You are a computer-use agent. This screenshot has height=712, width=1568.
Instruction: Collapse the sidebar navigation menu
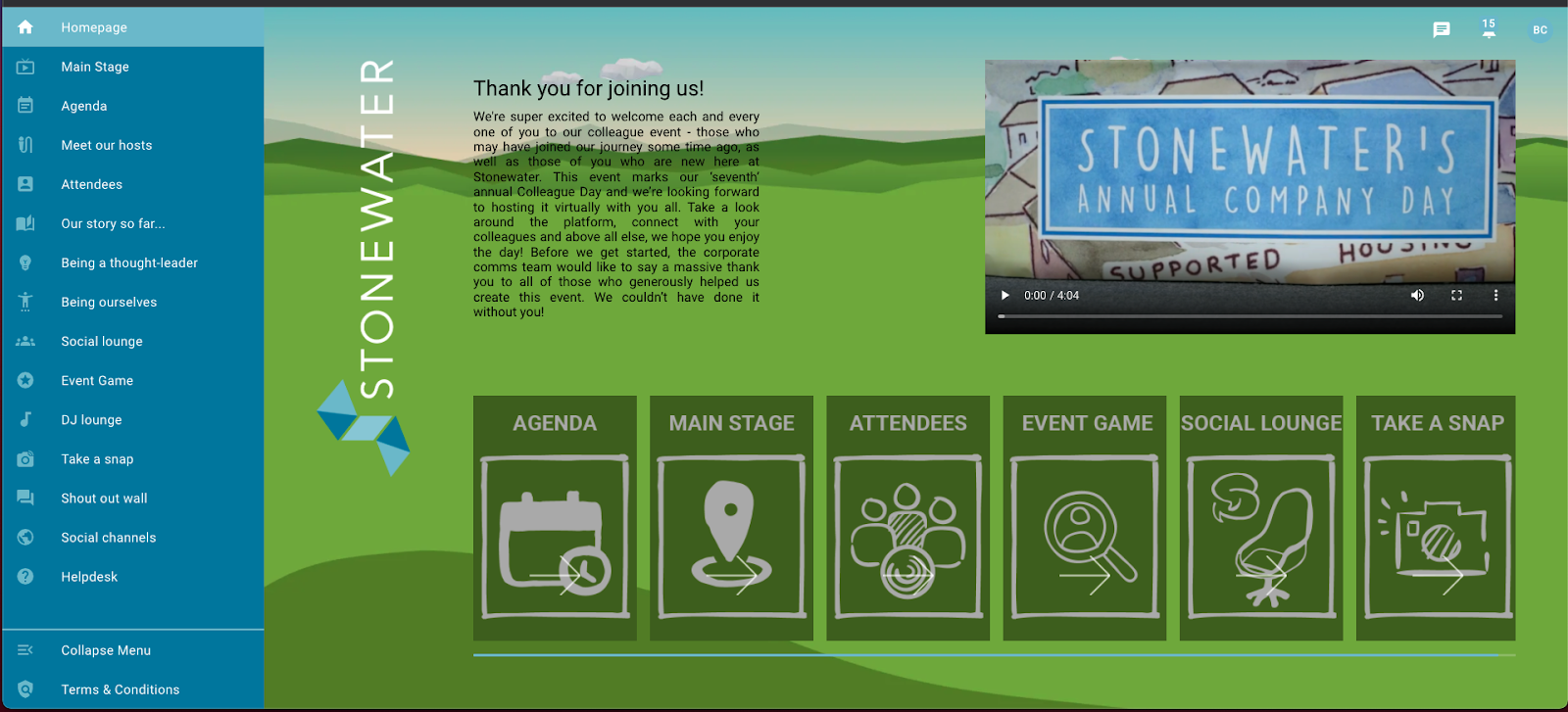tap(26, 649)
